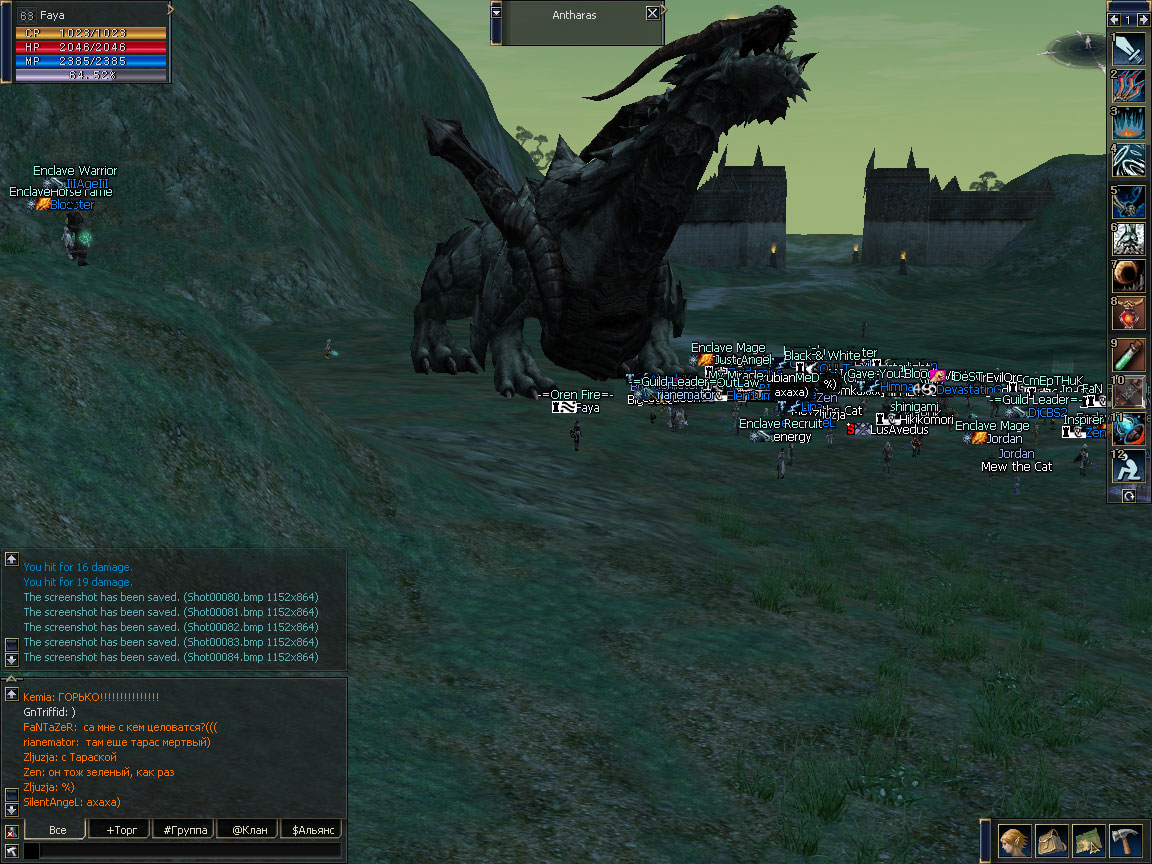Switch to the +Торг chat tab

[119, 830]
